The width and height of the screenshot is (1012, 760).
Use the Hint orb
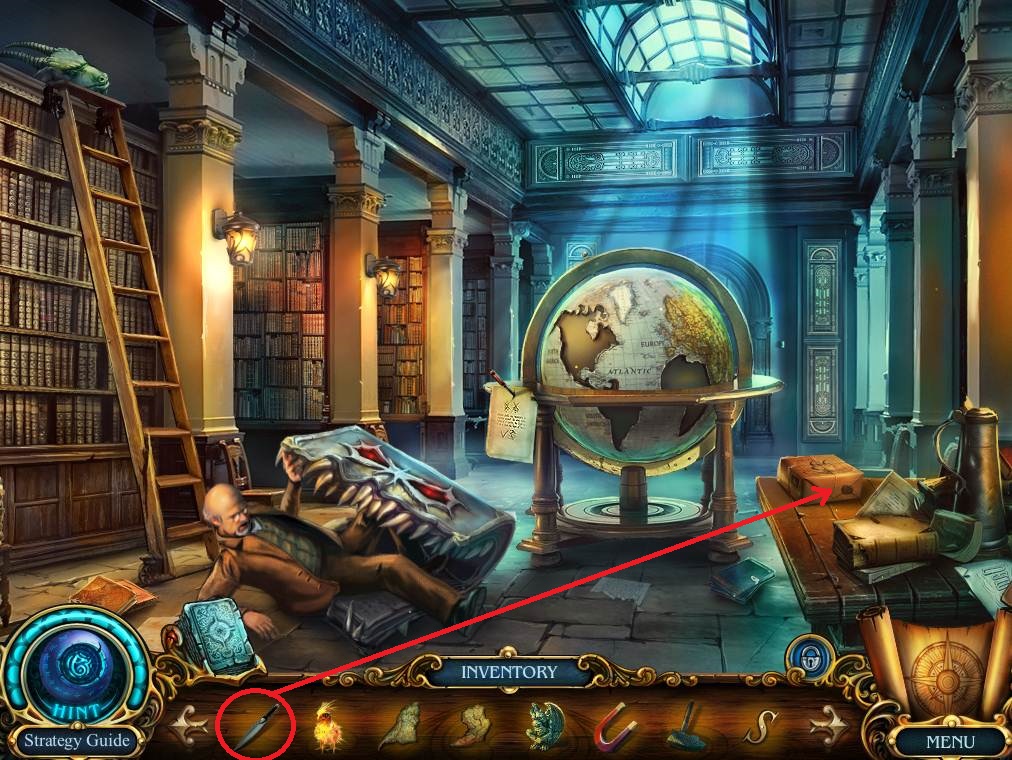point(68,669)
